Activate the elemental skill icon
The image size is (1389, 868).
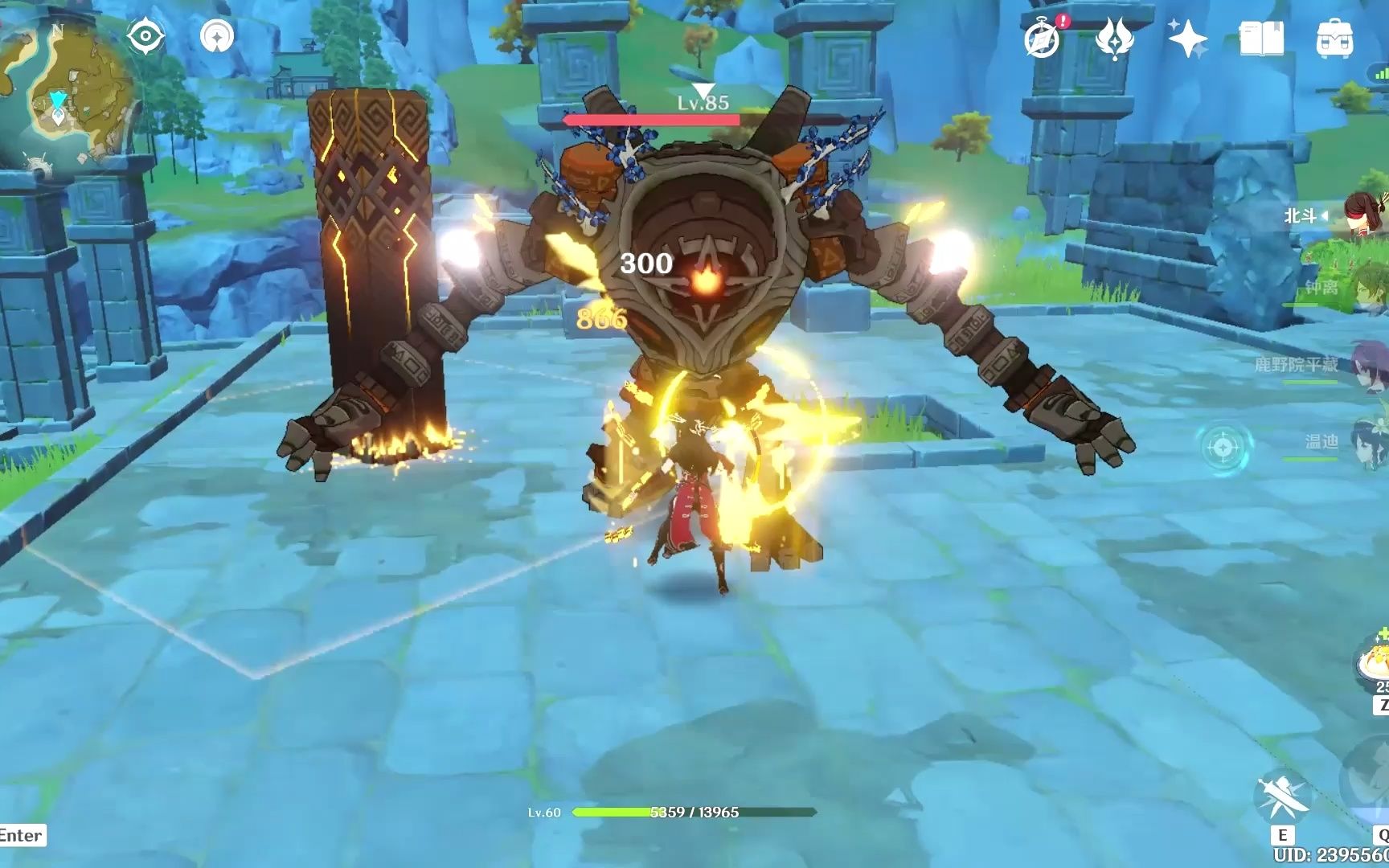[x=1282, y=796]
